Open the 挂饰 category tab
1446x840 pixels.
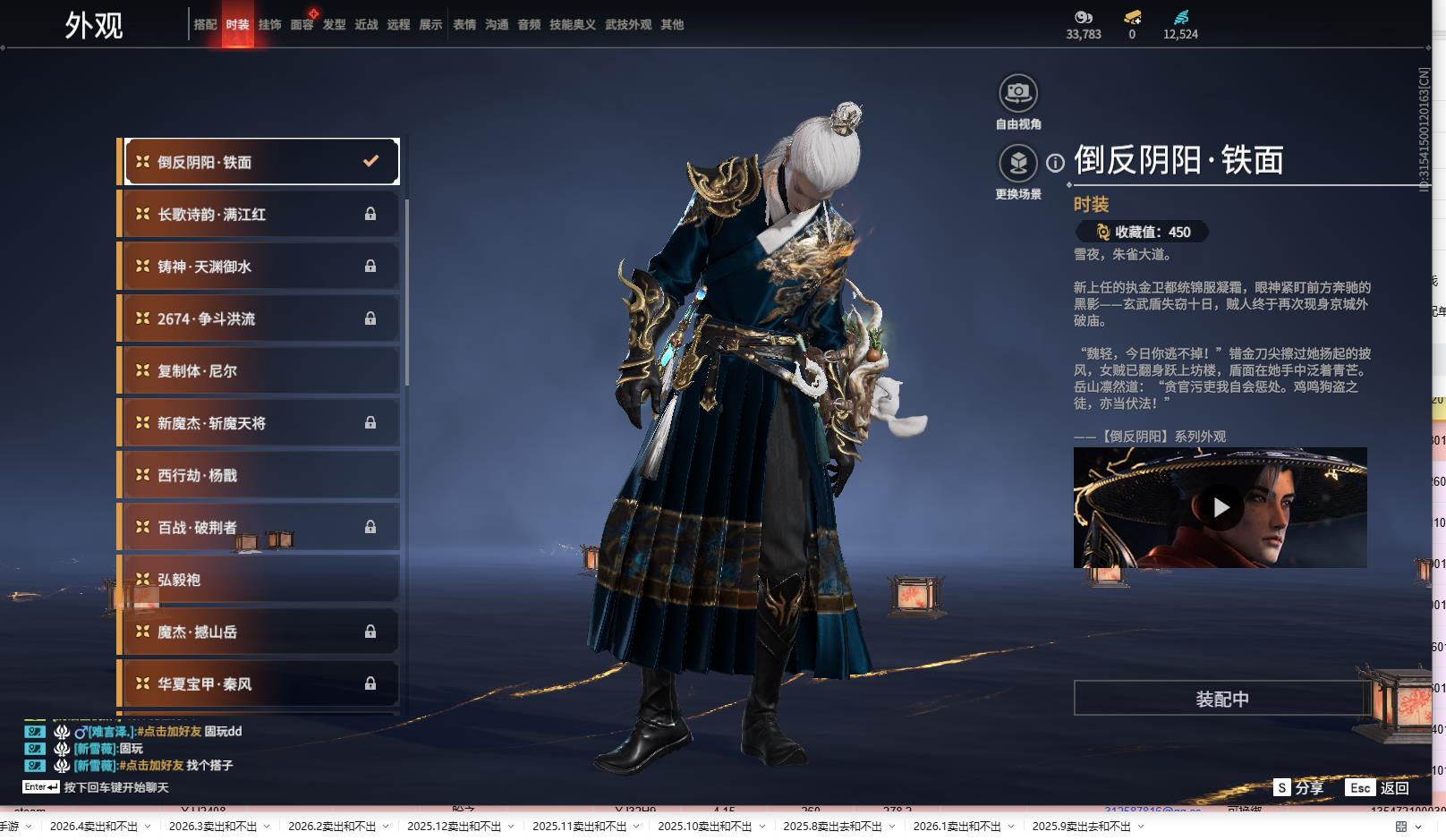pos(269,25)
